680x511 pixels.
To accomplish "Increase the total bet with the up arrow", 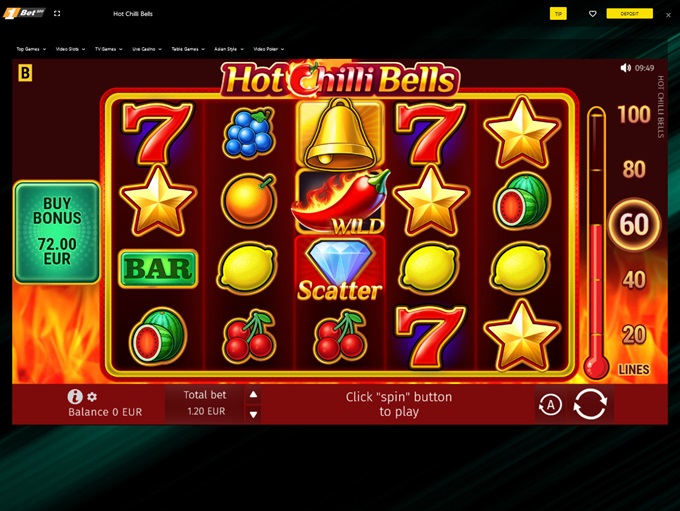I will click(254, 394).
